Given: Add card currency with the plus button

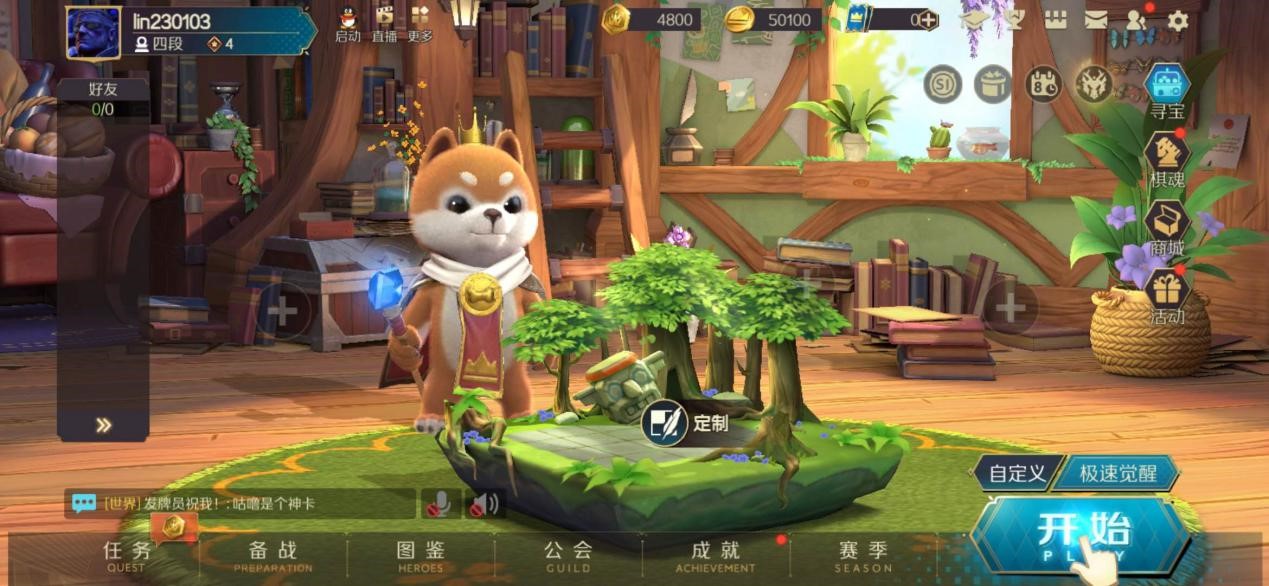Looking at the screenshot, I should (x=928, y=20).
